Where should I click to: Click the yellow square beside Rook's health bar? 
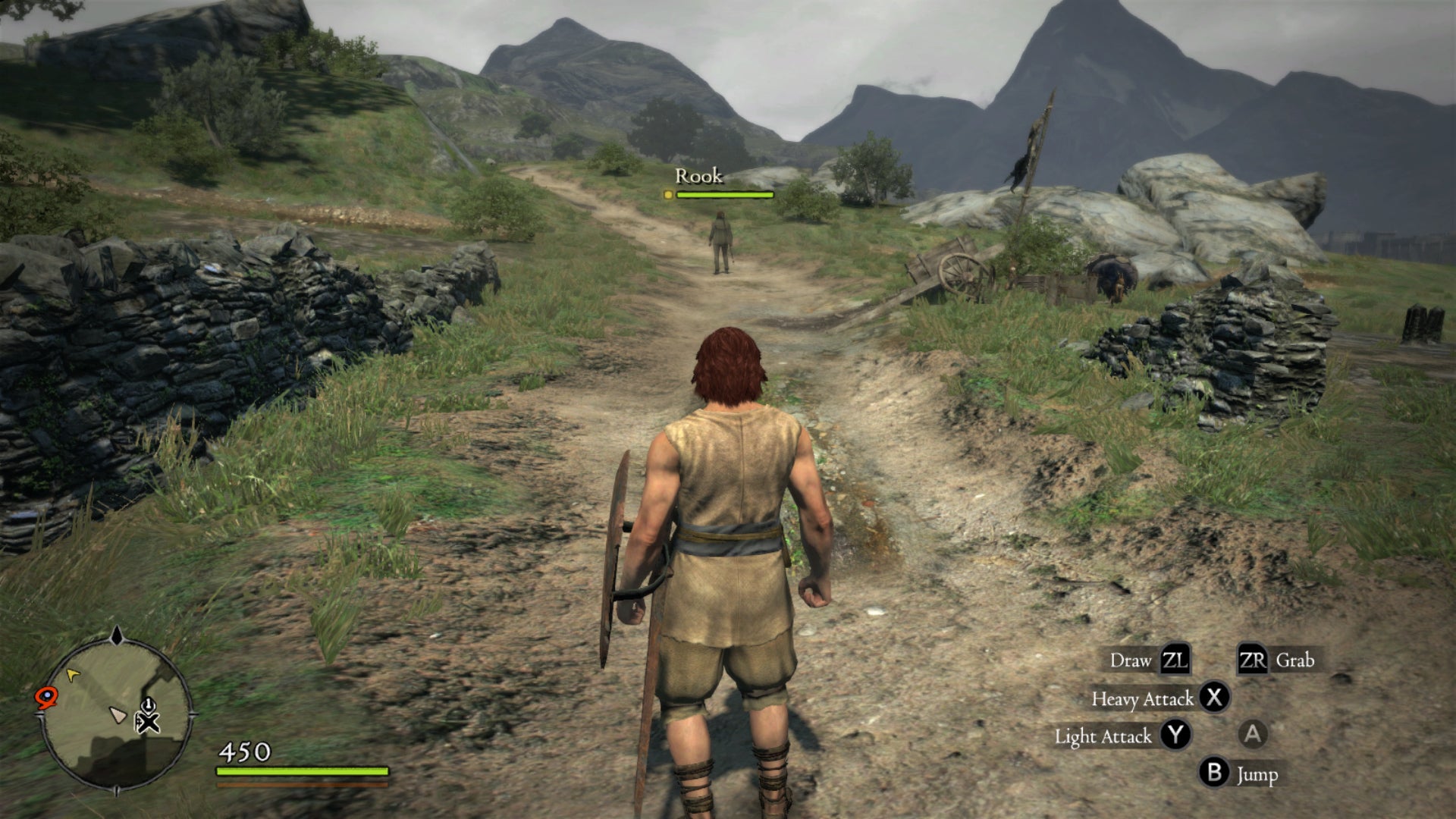668,196
